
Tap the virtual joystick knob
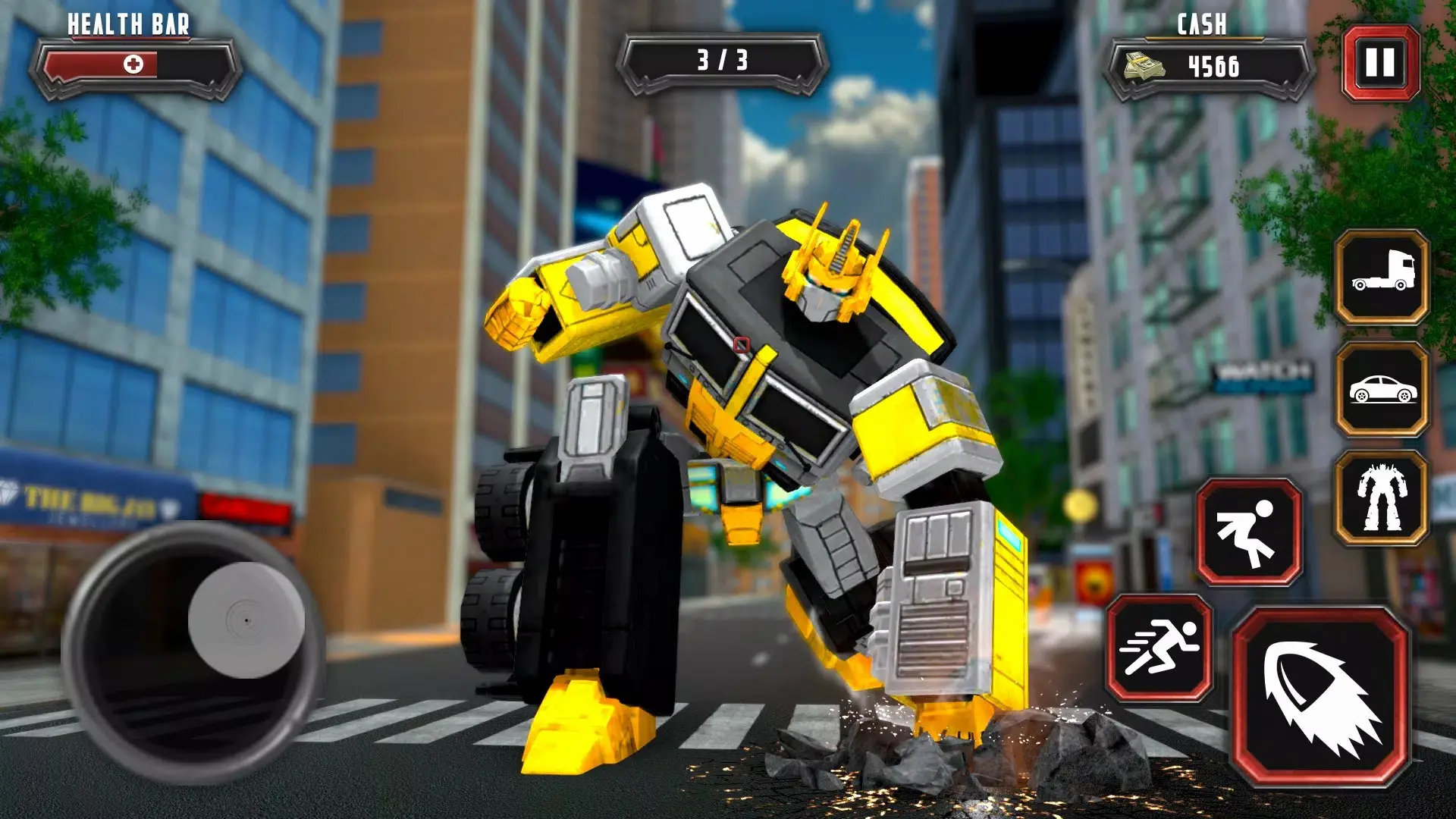[246, 620]
